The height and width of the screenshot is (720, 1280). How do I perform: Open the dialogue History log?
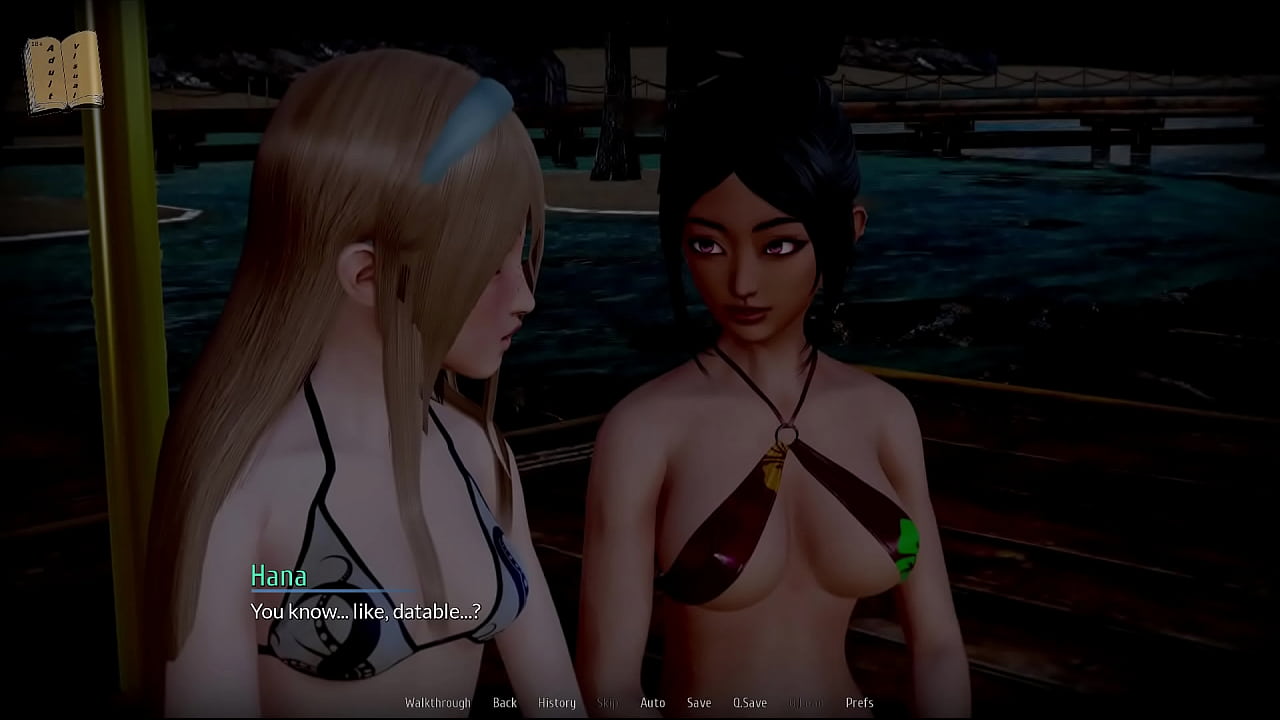tap(556, 703)
